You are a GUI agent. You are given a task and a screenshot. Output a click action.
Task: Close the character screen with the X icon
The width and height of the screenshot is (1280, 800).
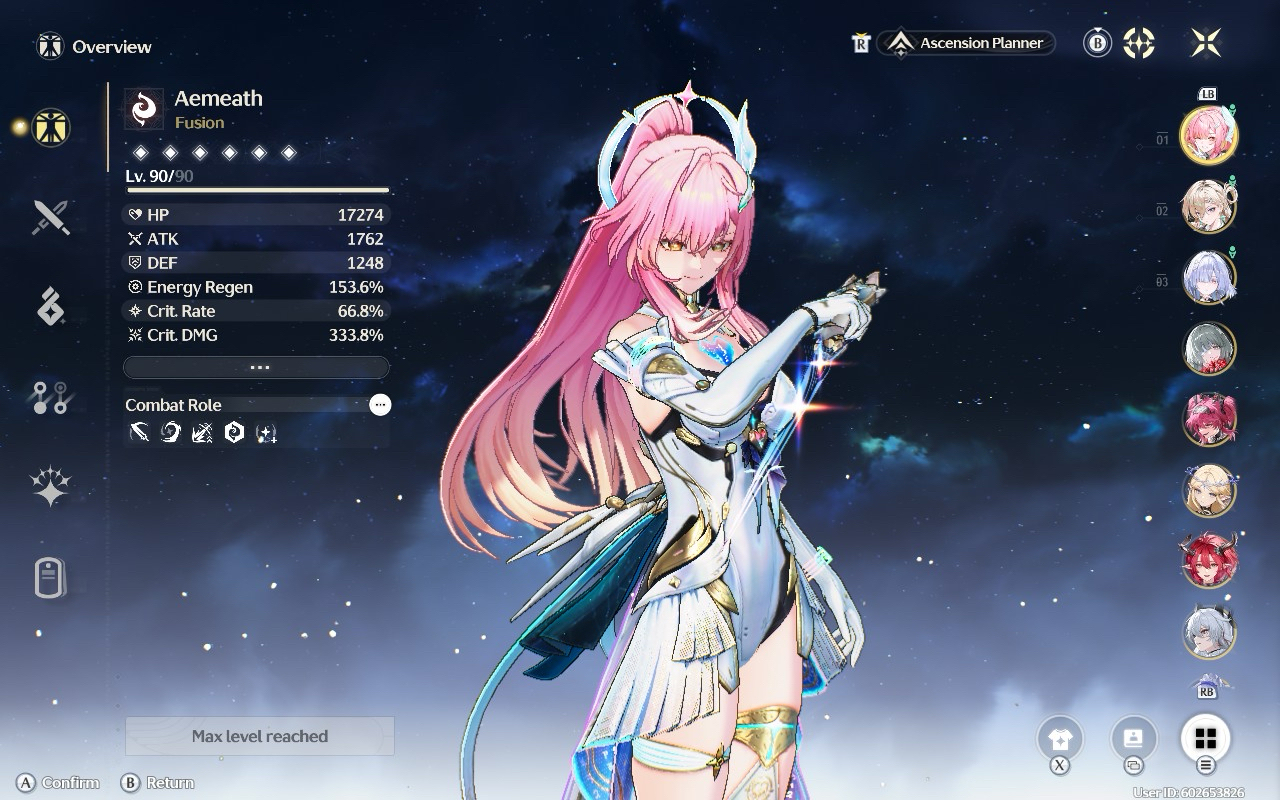click(x=1206, y=43)
